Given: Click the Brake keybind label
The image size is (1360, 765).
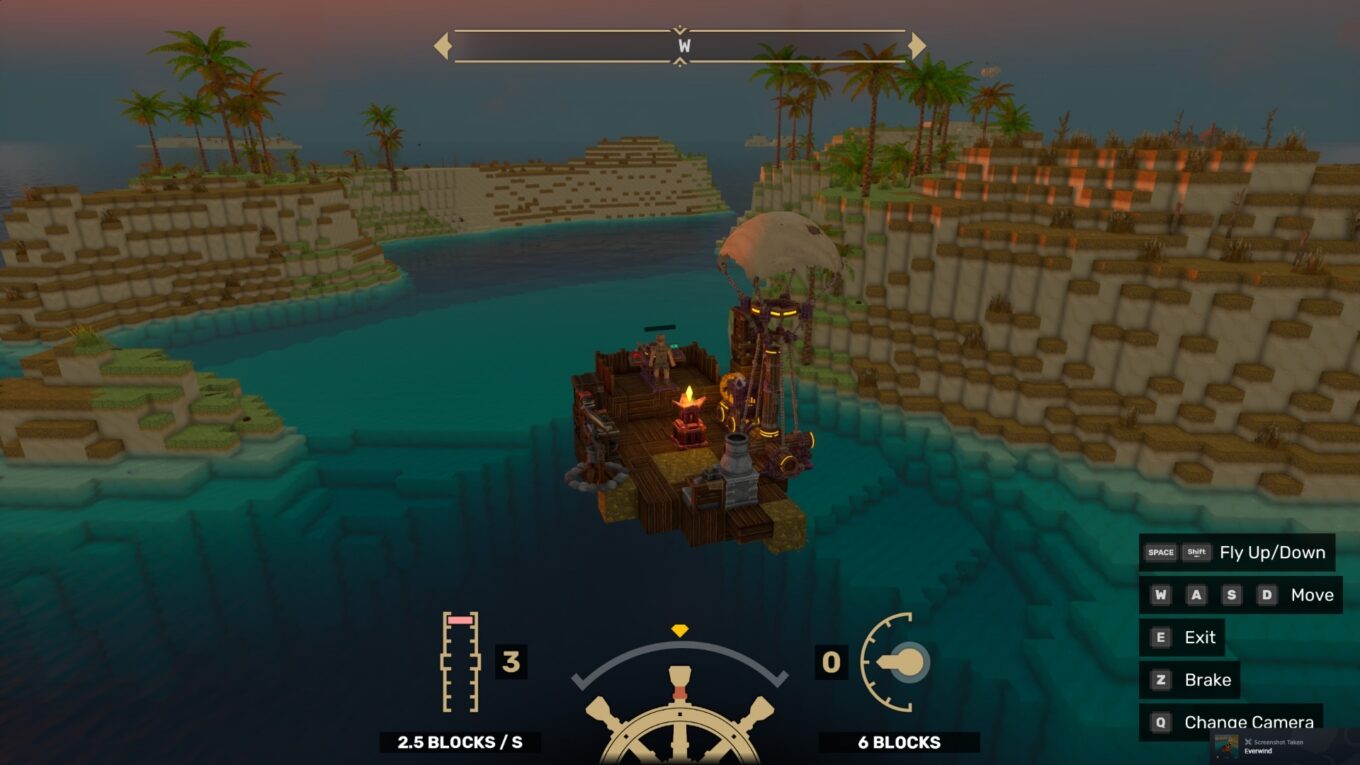Looking at the screenshot, I should pyautogui.click(x=1206, y=680).
